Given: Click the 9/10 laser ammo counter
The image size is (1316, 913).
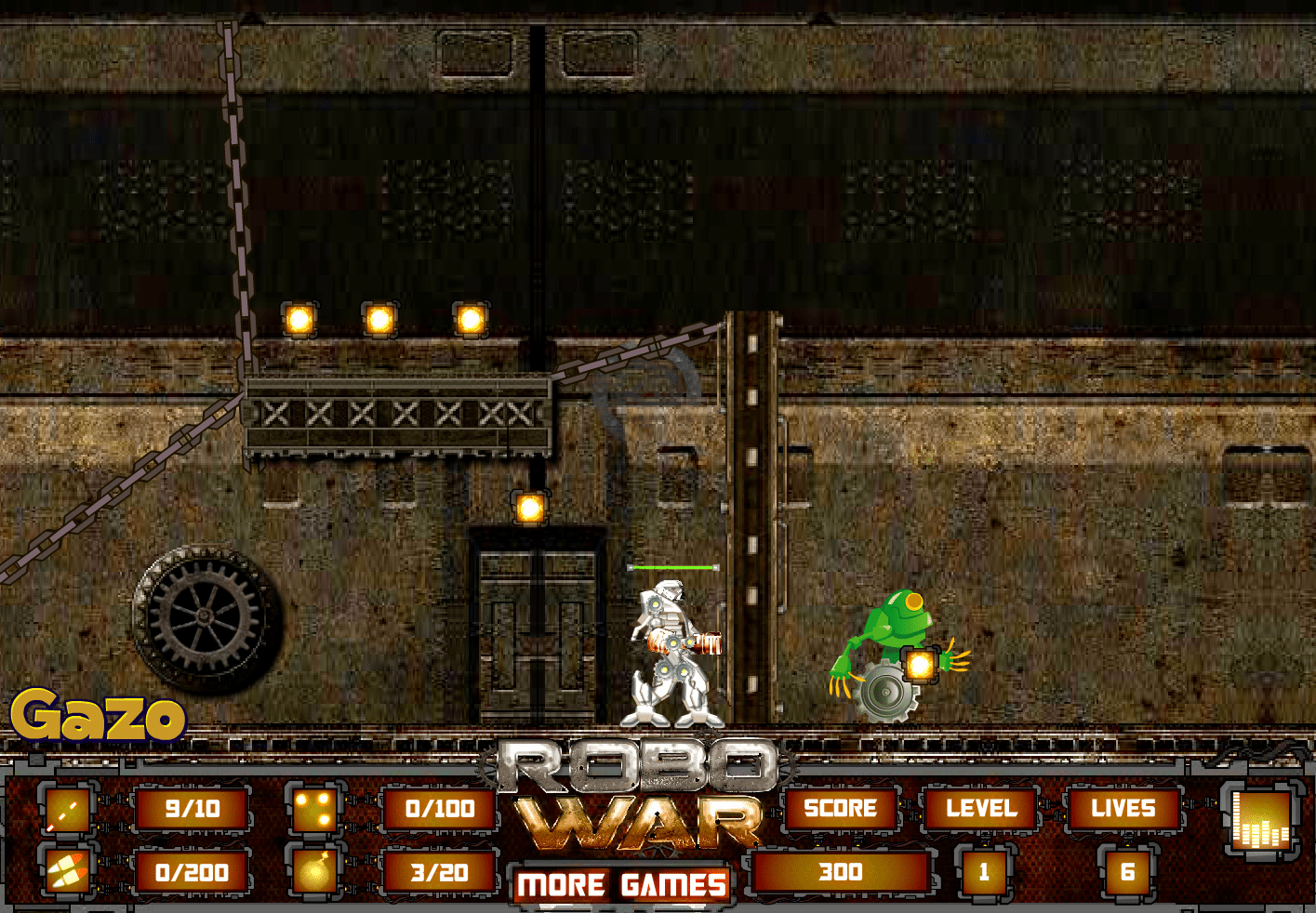Looking at the screenshot, I should 191,808.
